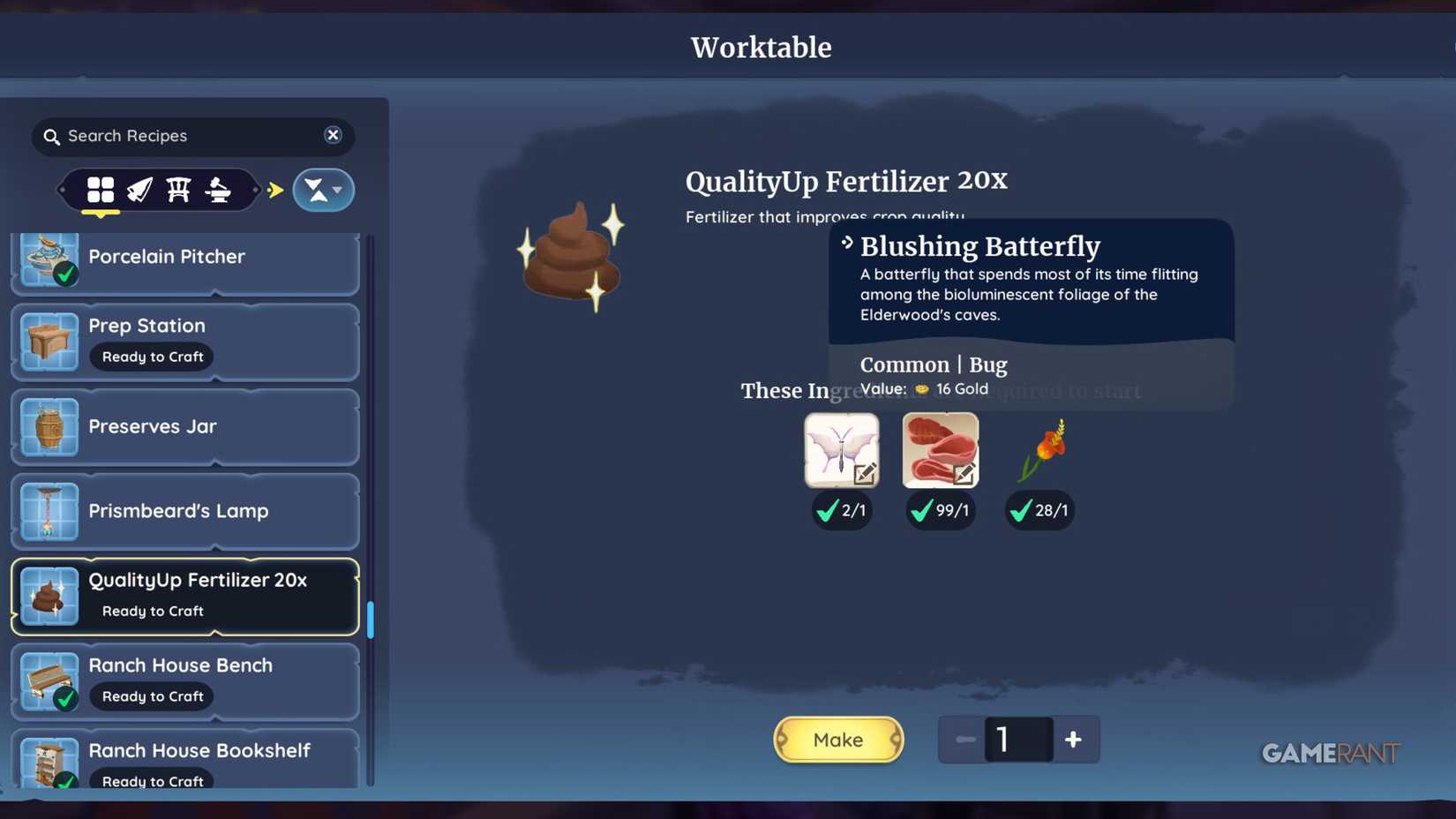Toggle the QualityUp Fertilizer 20x recipe selection
Screen dimensions: 1456x819
click(185, 595)
